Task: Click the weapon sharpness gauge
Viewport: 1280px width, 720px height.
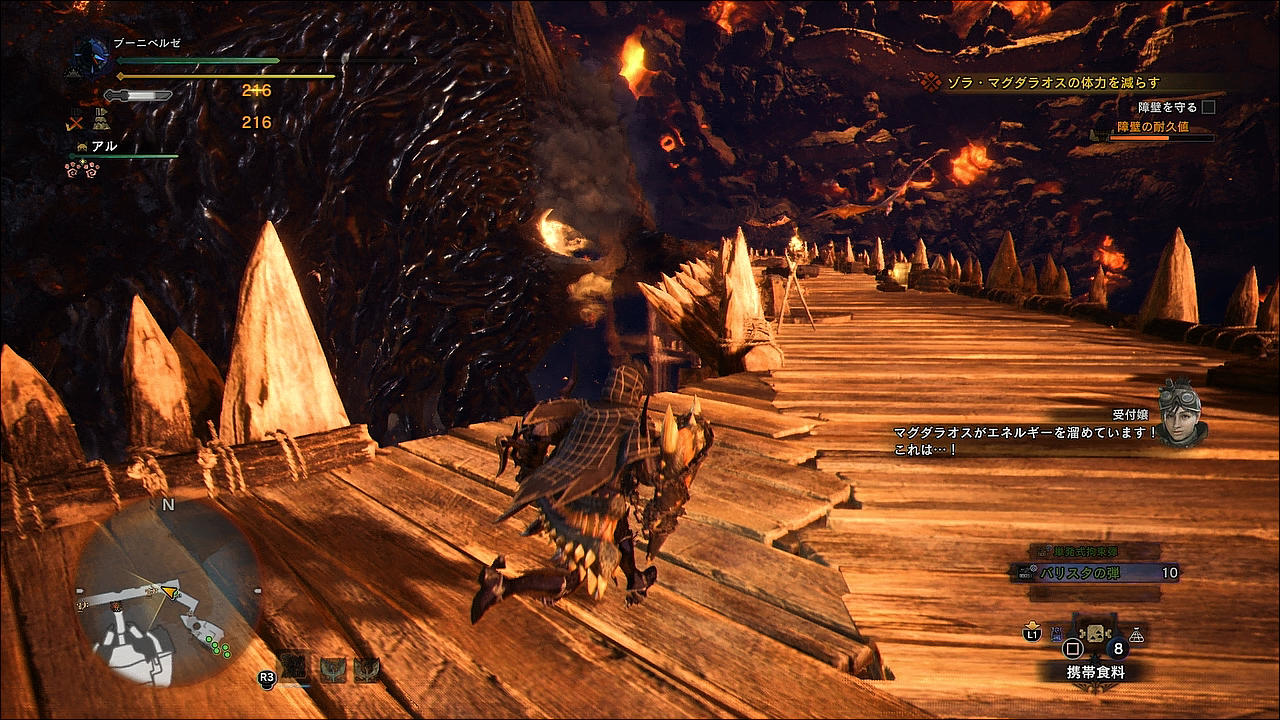Action: (x=138, y=95)
